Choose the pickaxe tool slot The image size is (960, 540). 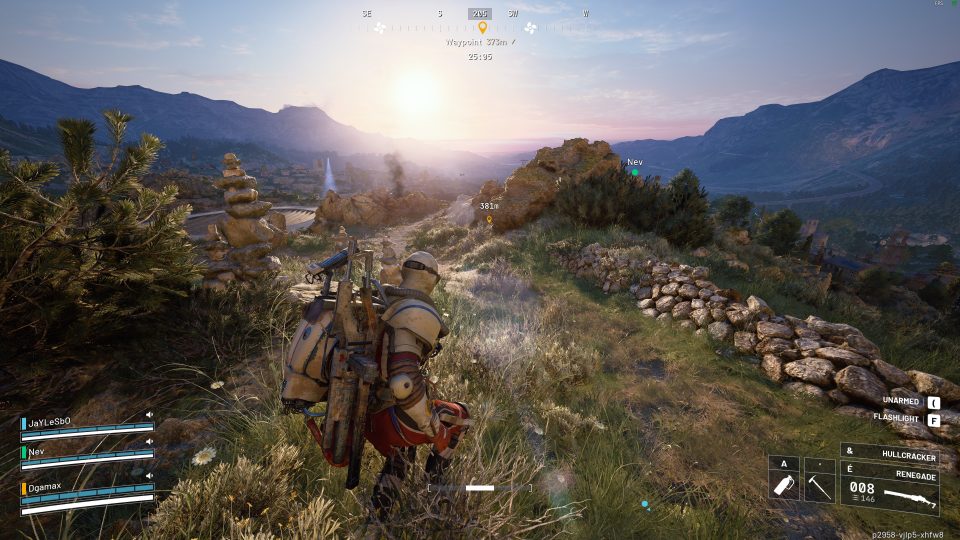click(x=819, y=486)
